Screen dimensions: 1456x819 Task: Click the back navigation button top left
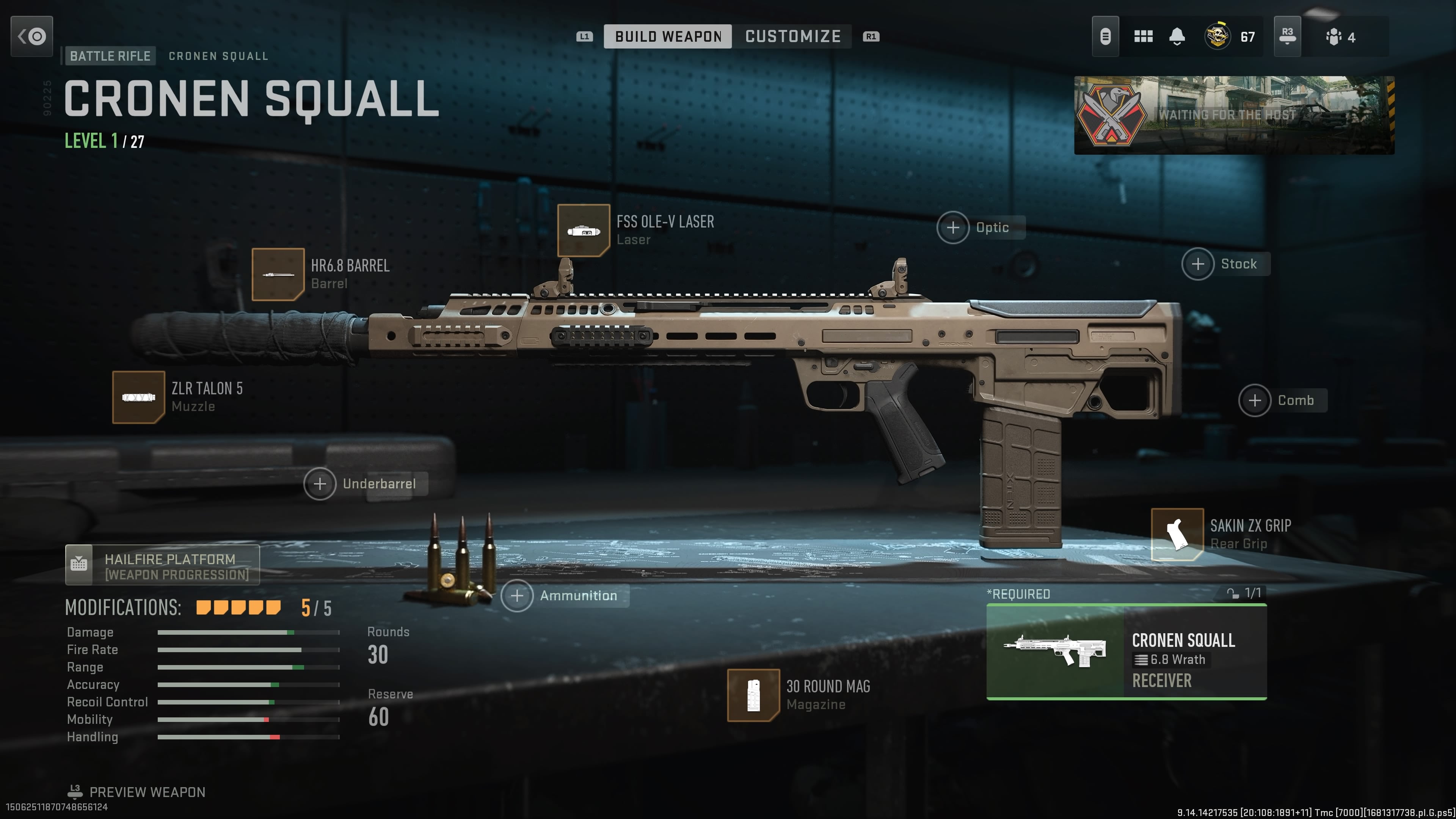[x=31, y=36]
